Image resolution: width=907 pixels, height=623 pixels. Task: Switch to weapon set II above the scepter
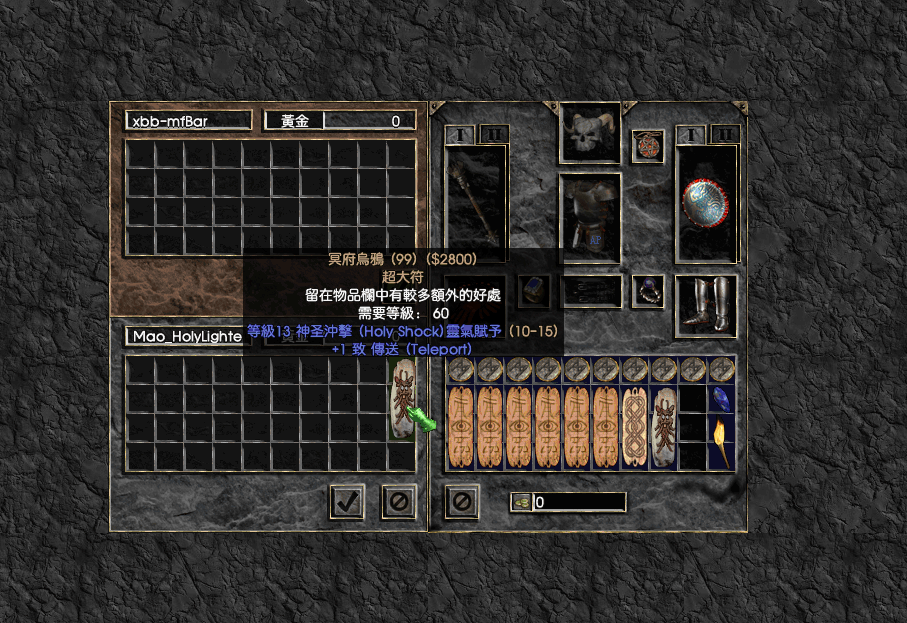[494, 134]
